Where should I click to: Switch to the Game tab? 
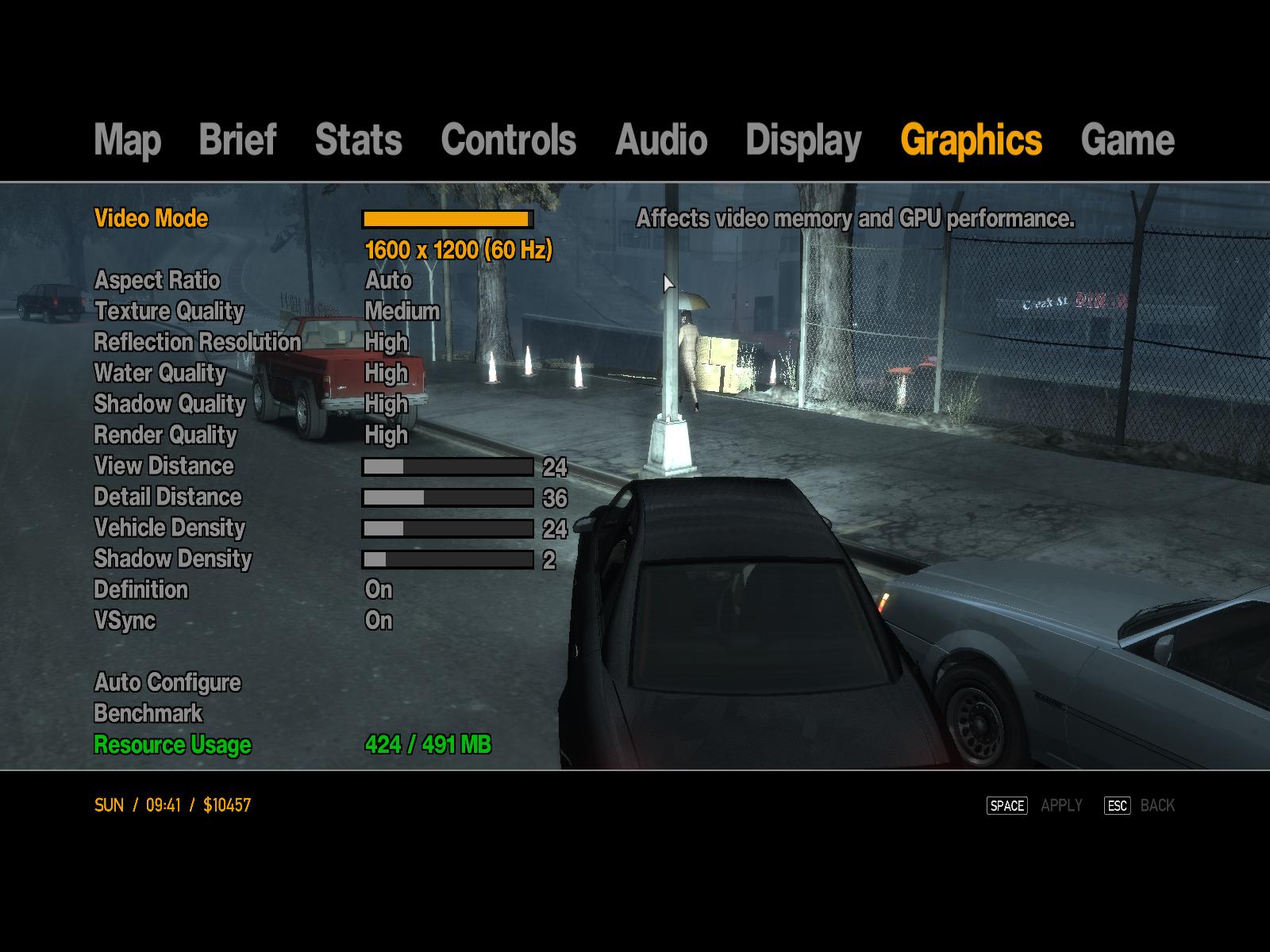coord(1127,140)
